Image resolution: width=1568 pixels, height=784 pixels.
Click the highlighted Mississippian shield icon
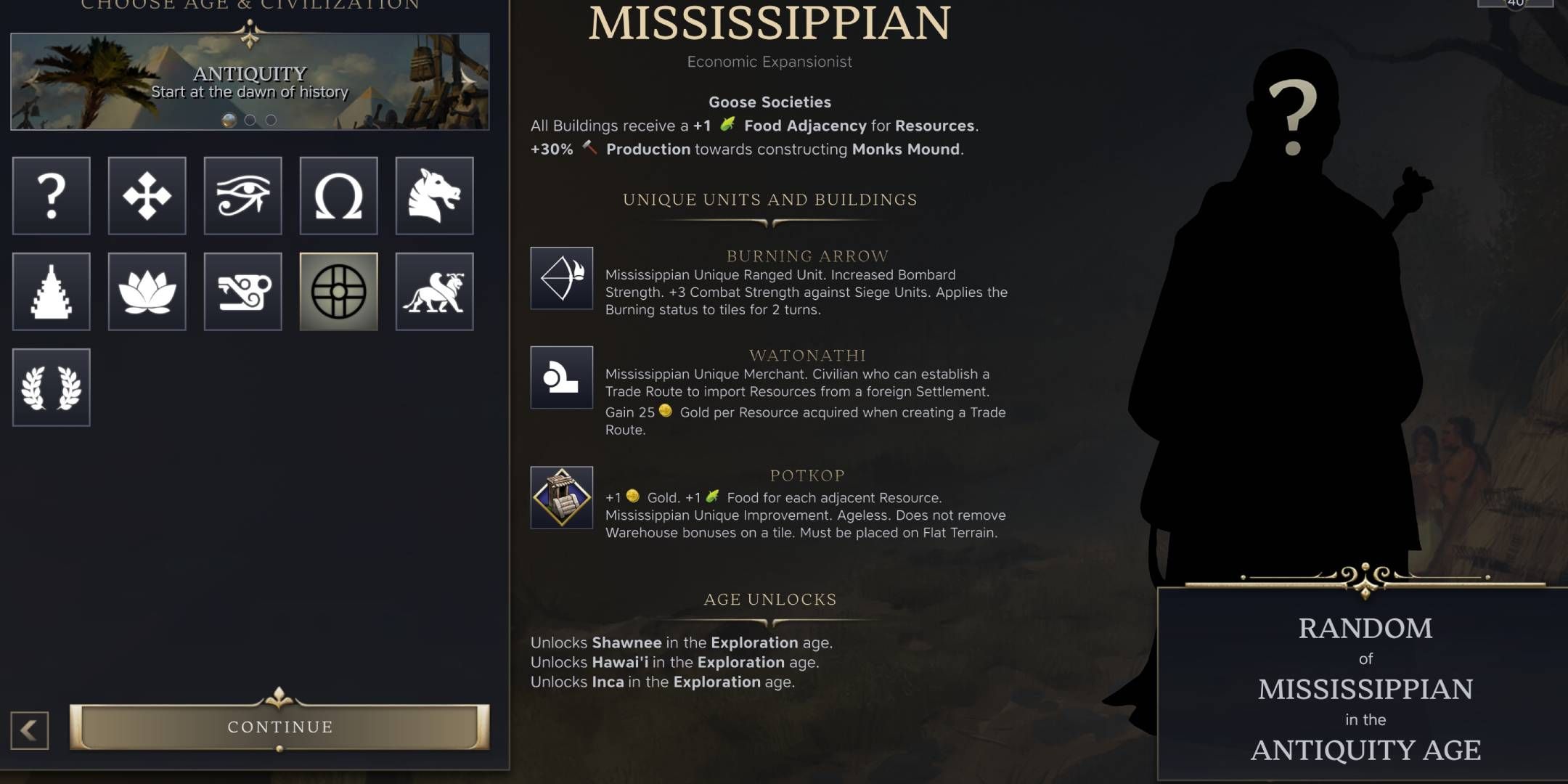(x=338, y=292)
